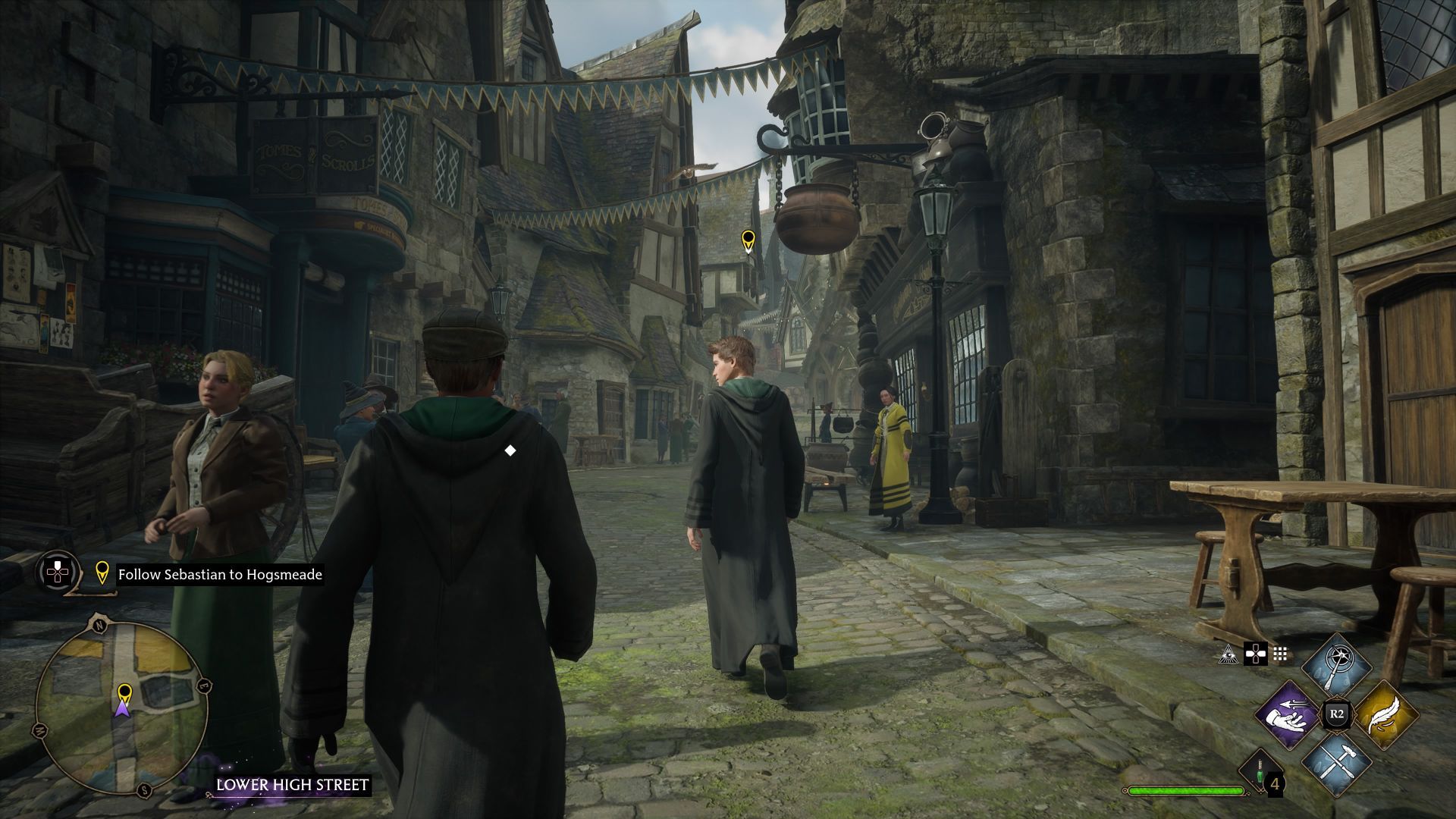Click the 'Lower High Street' location banner
Viewport: 1456px width, 819px height.
pos(292,785)
